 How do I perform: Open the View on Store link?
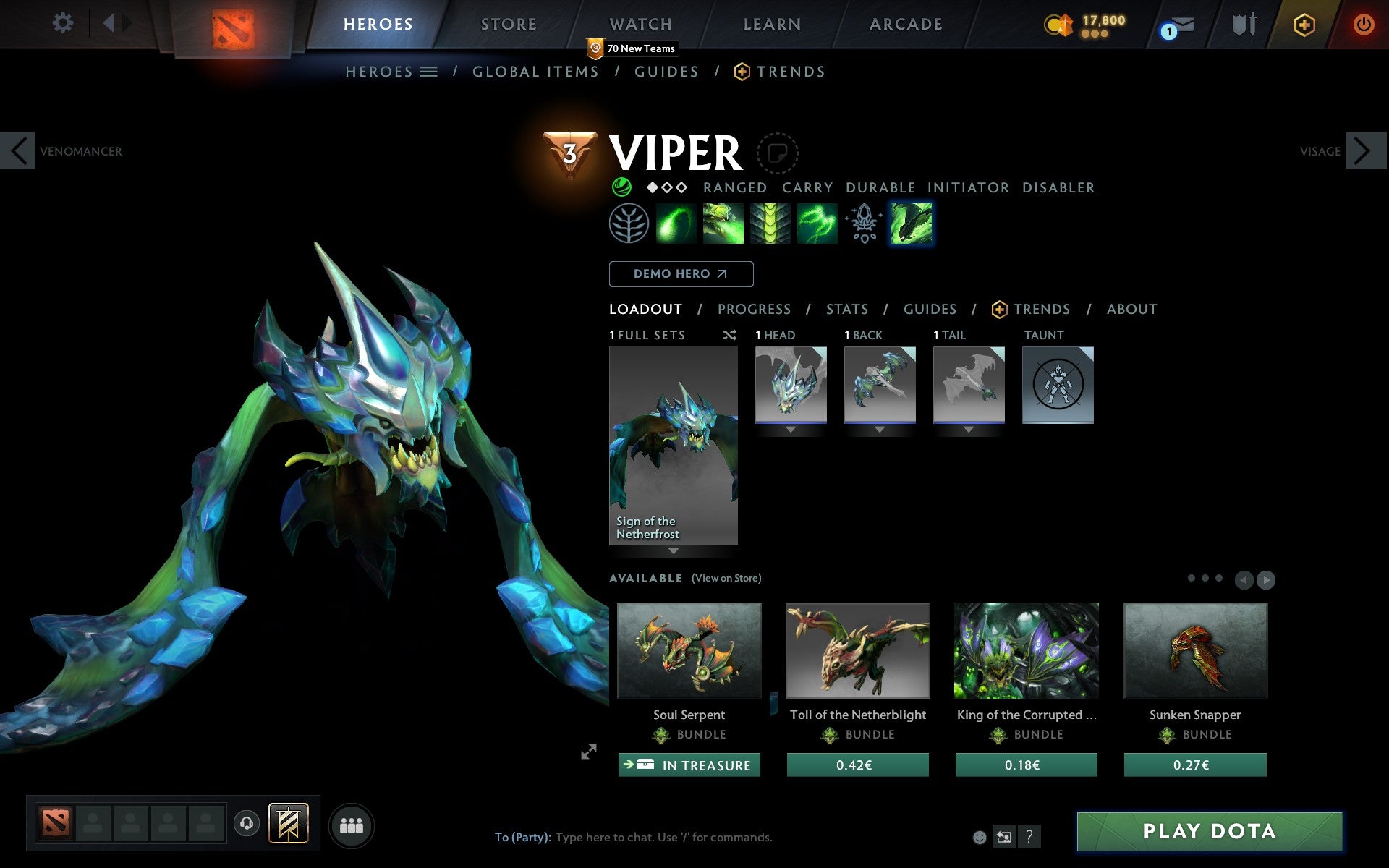pyautogui.click(x=726, y=579)
